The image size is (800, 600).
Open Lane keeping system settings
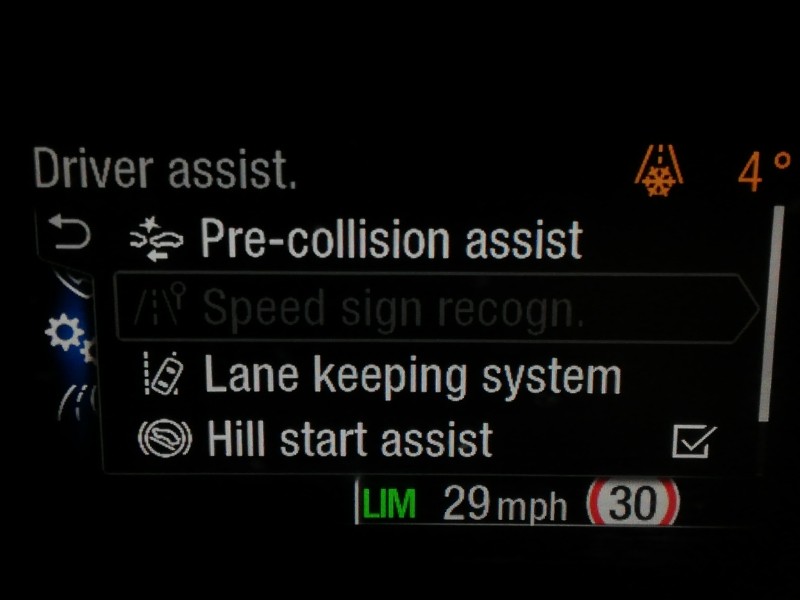pyautogui.click(x=412, y=376)
